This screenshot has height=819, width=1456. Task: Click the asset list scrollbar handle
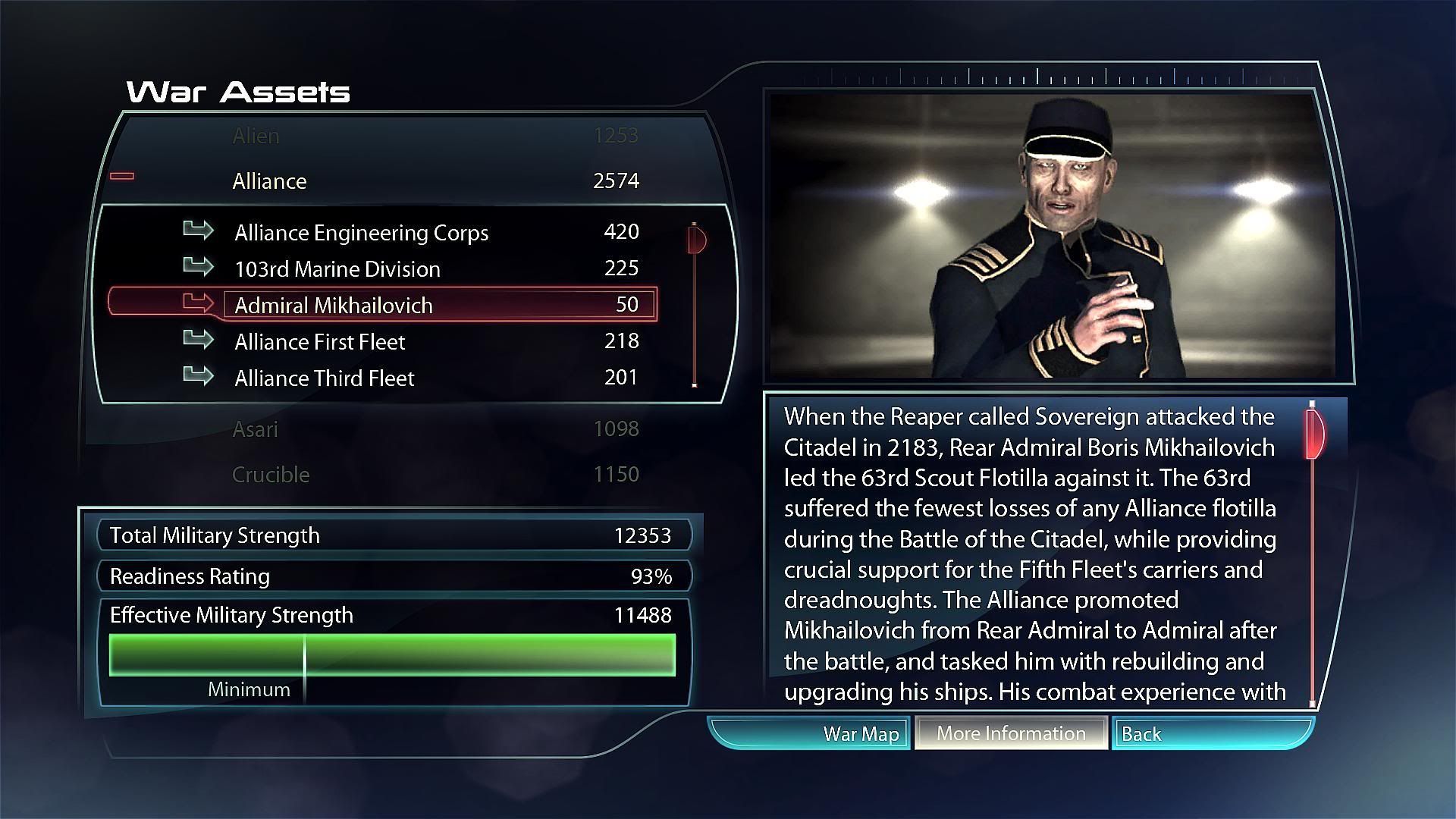(x=697, y=240)
